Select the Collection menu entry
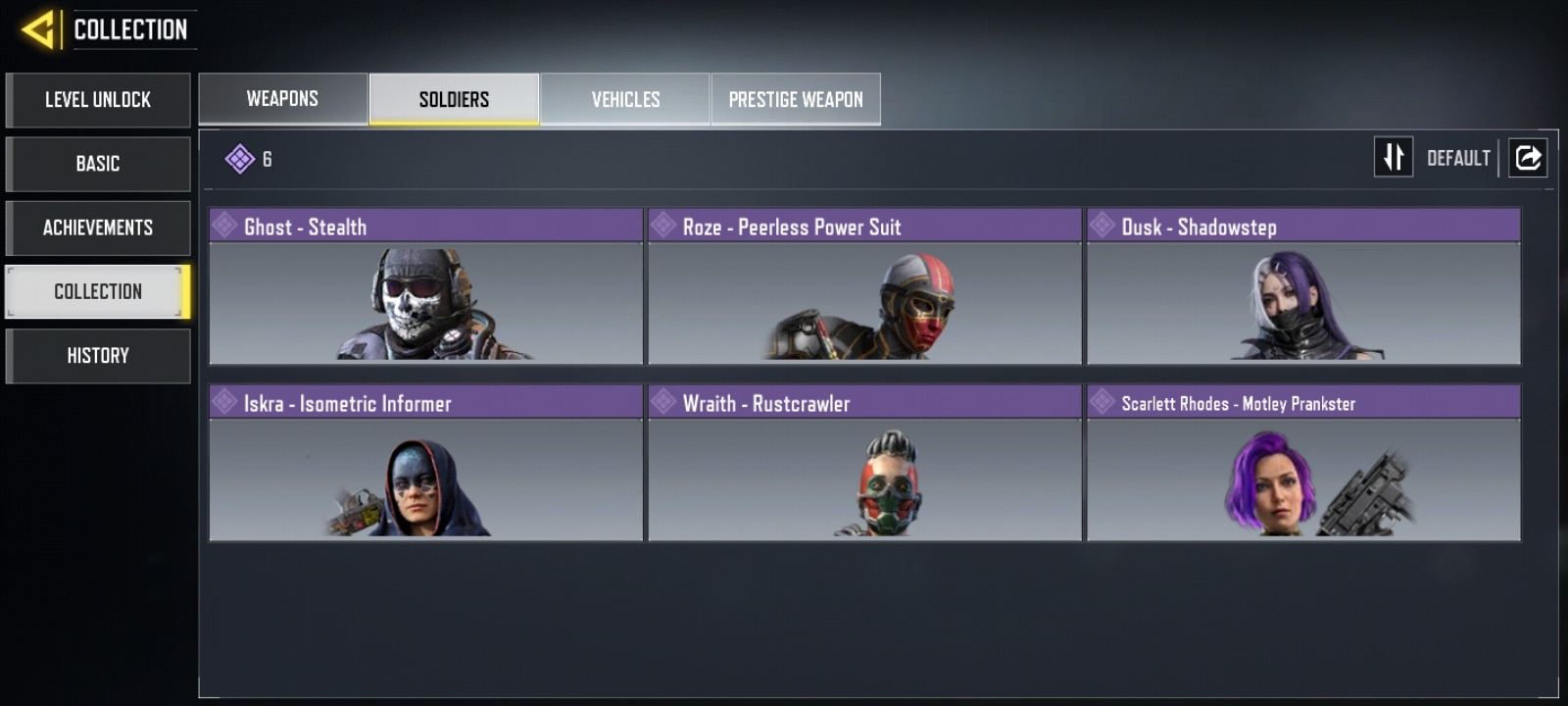 click(98, 291)
